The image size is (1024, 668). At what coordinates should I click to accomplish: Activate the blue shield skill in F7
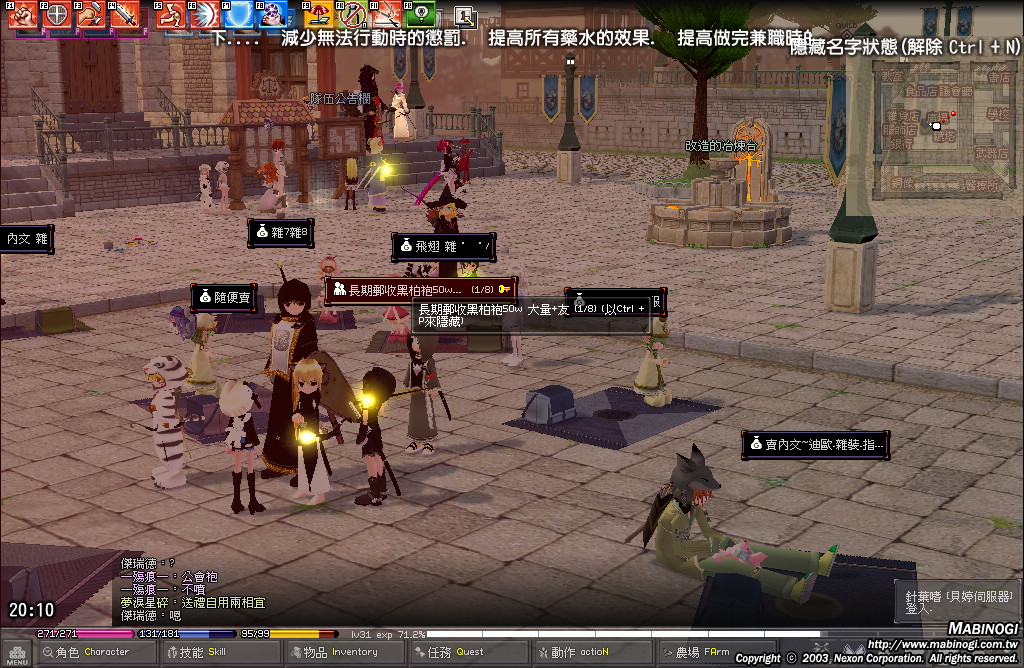(x=239, y=15)
